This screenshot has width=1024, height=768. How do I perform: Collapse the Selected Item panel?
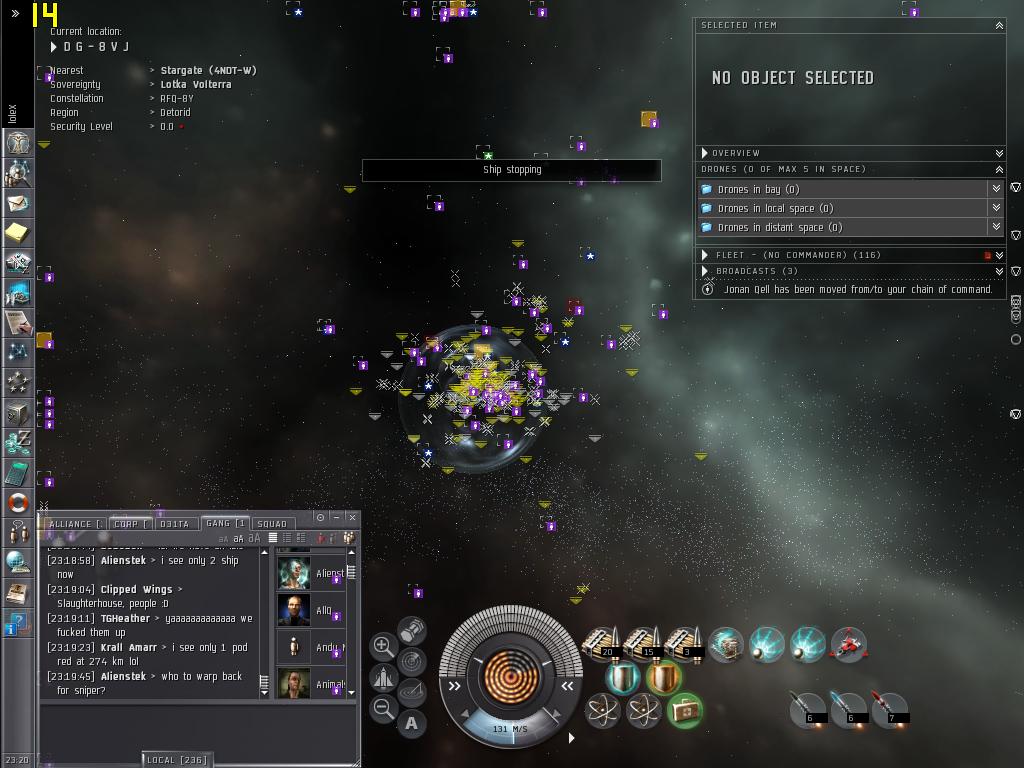pos(998,25)
